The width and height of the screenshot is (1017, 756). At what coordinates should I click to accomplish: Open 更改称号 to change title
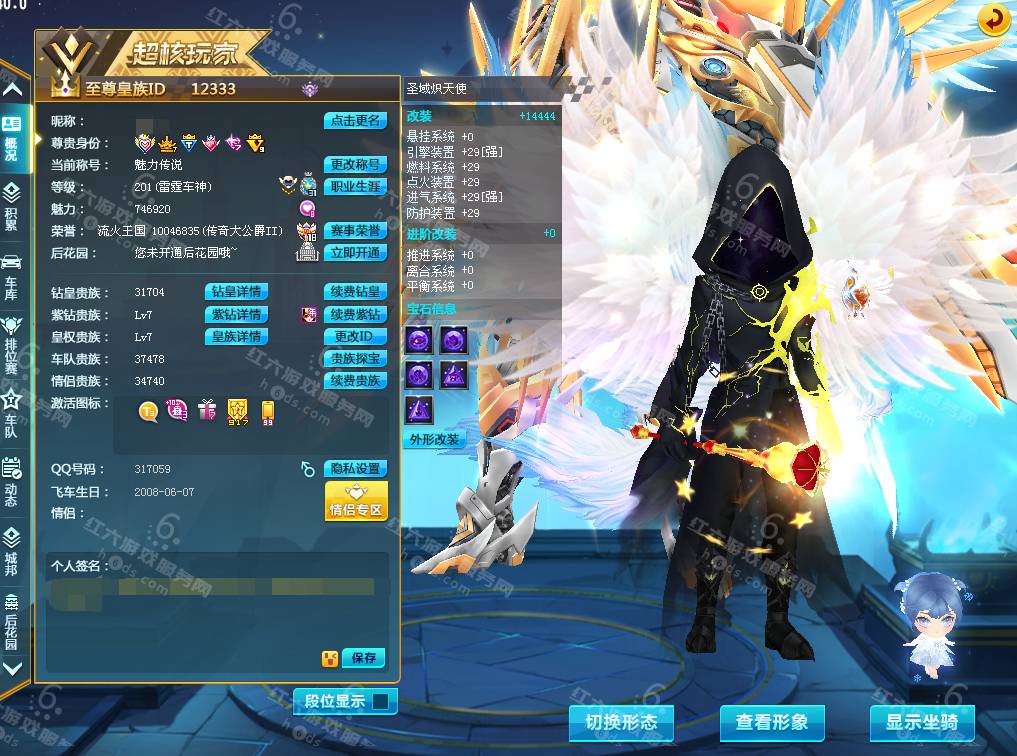tap(354, 165)
